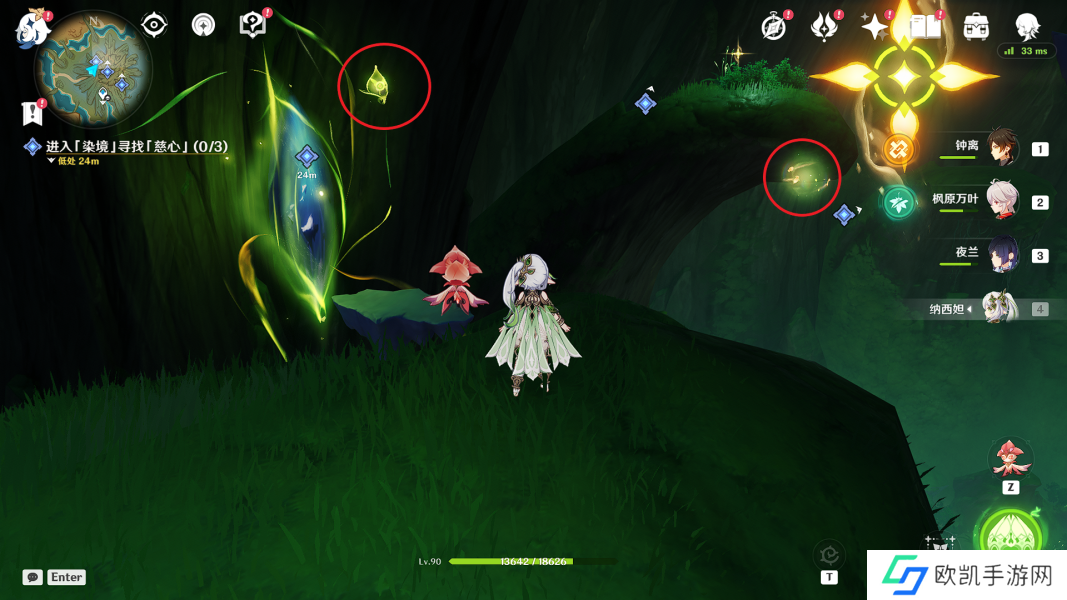The width and height of the screenshot is (1067, 600).
Task: Open the question-mark book tutorial icon
Action: tap(253, 25)
